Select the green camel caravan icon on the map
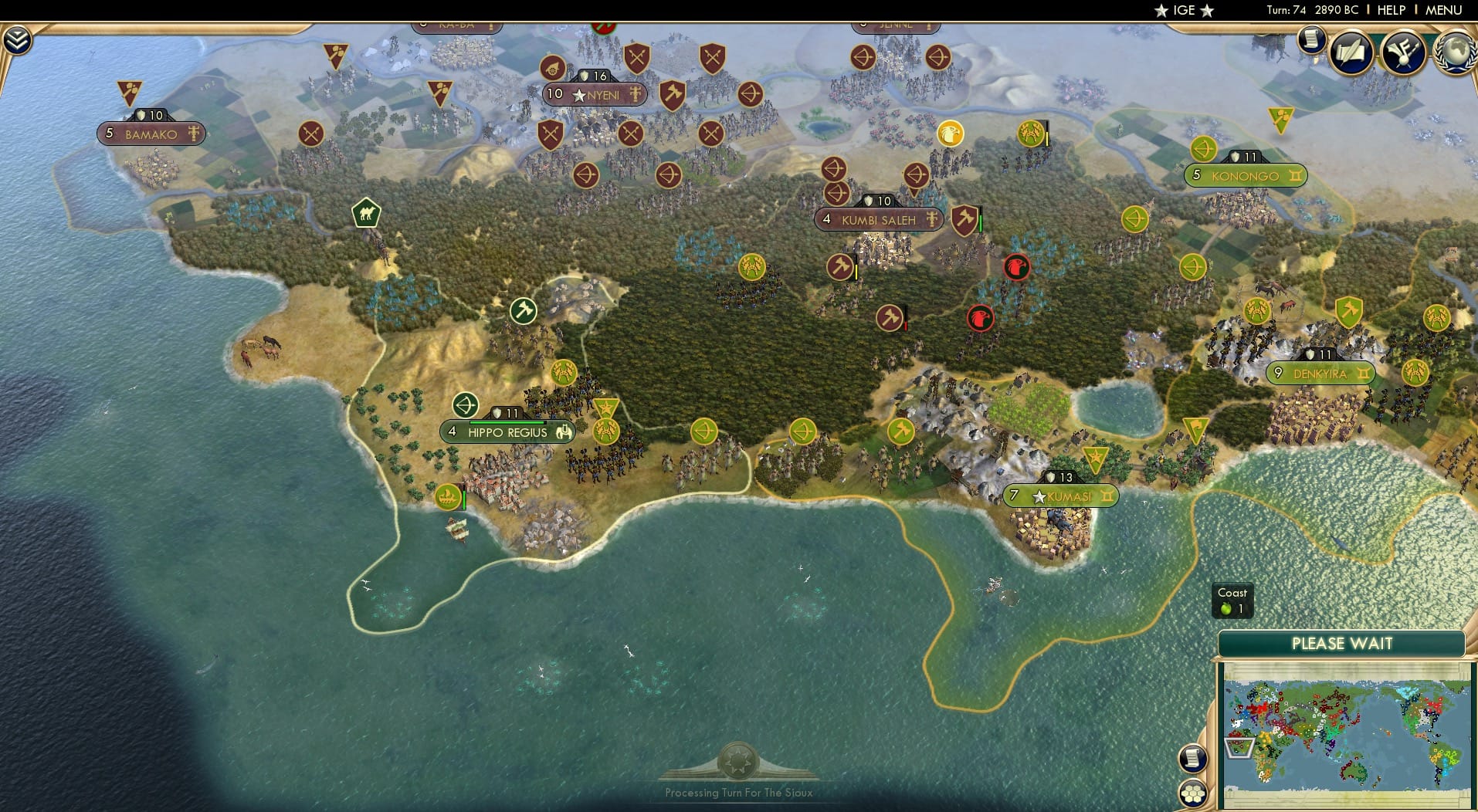The height and width of the screenshot is (812, 1478). pos(364,213)
